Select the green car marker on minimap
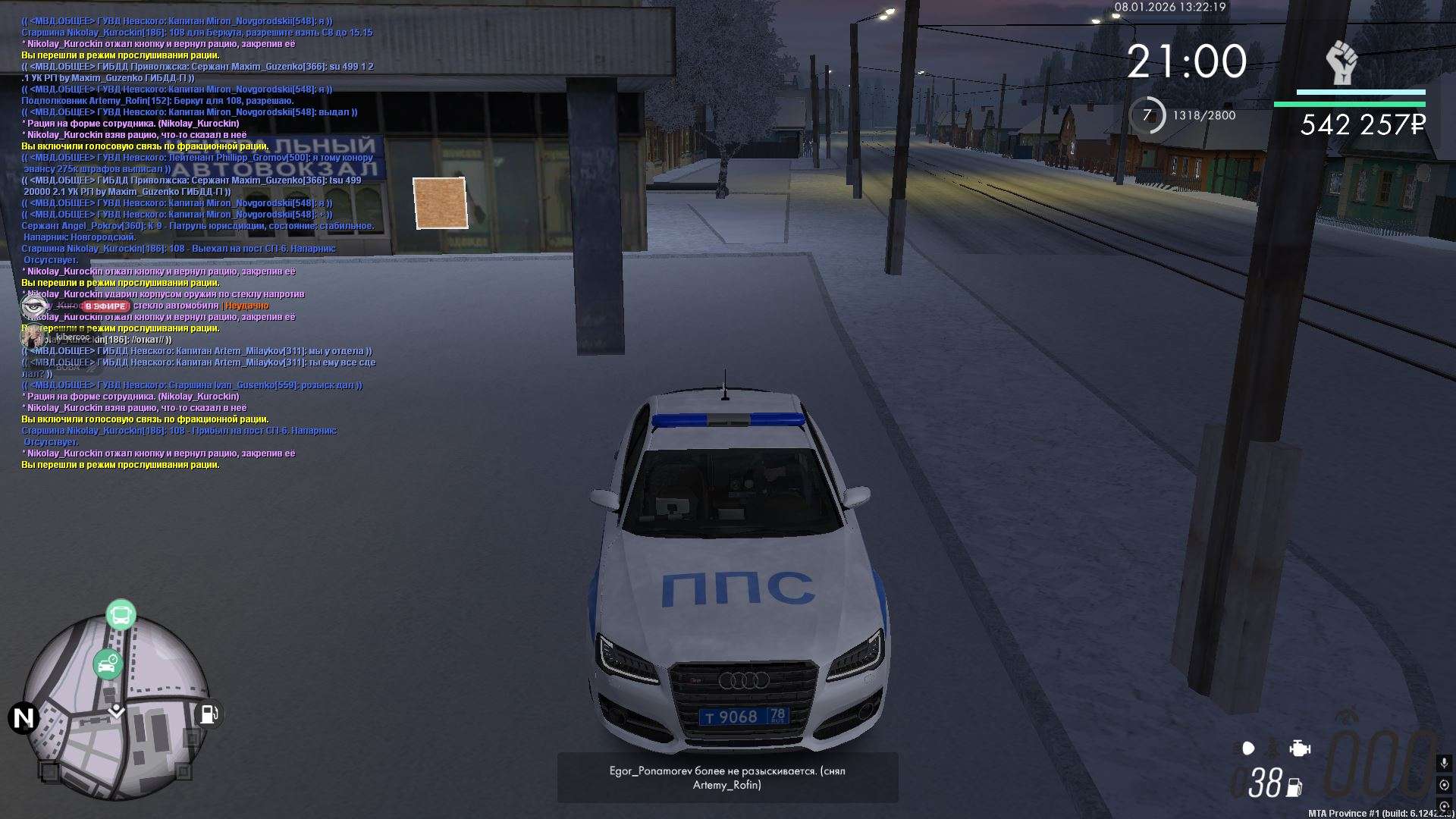 [108, 664]
